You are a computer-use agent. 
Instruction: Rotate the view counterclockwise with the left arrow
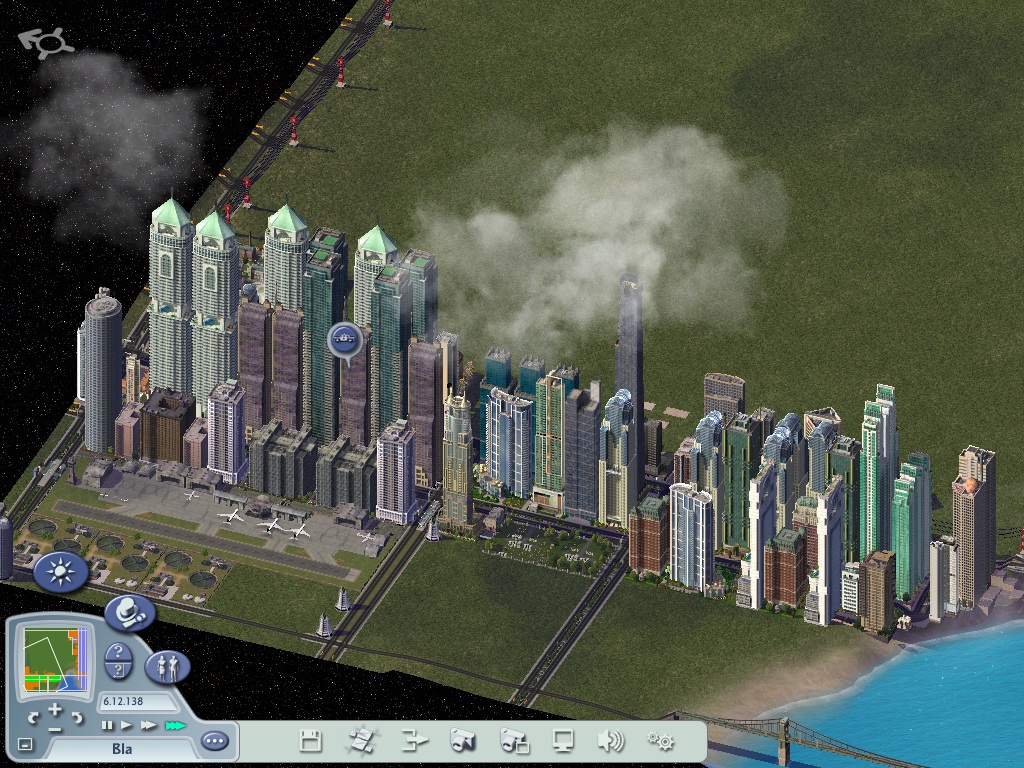click(x=33, y=717)
